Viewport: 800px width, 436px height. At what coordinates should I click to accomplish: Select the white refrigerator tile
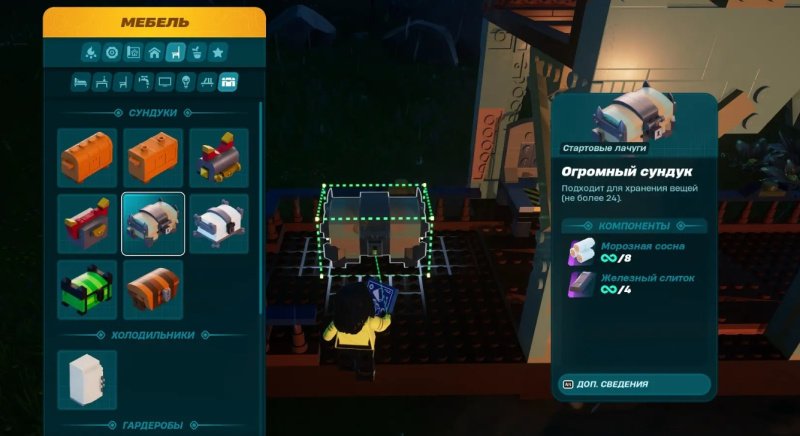pyautogui.click(x=87, y=379)
